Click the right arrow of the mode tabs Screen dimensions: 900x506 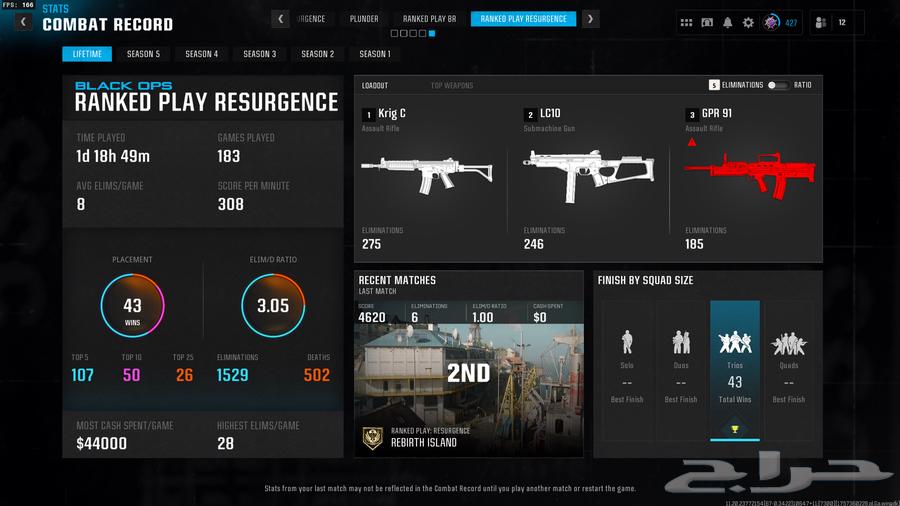[x=591, y=19]
